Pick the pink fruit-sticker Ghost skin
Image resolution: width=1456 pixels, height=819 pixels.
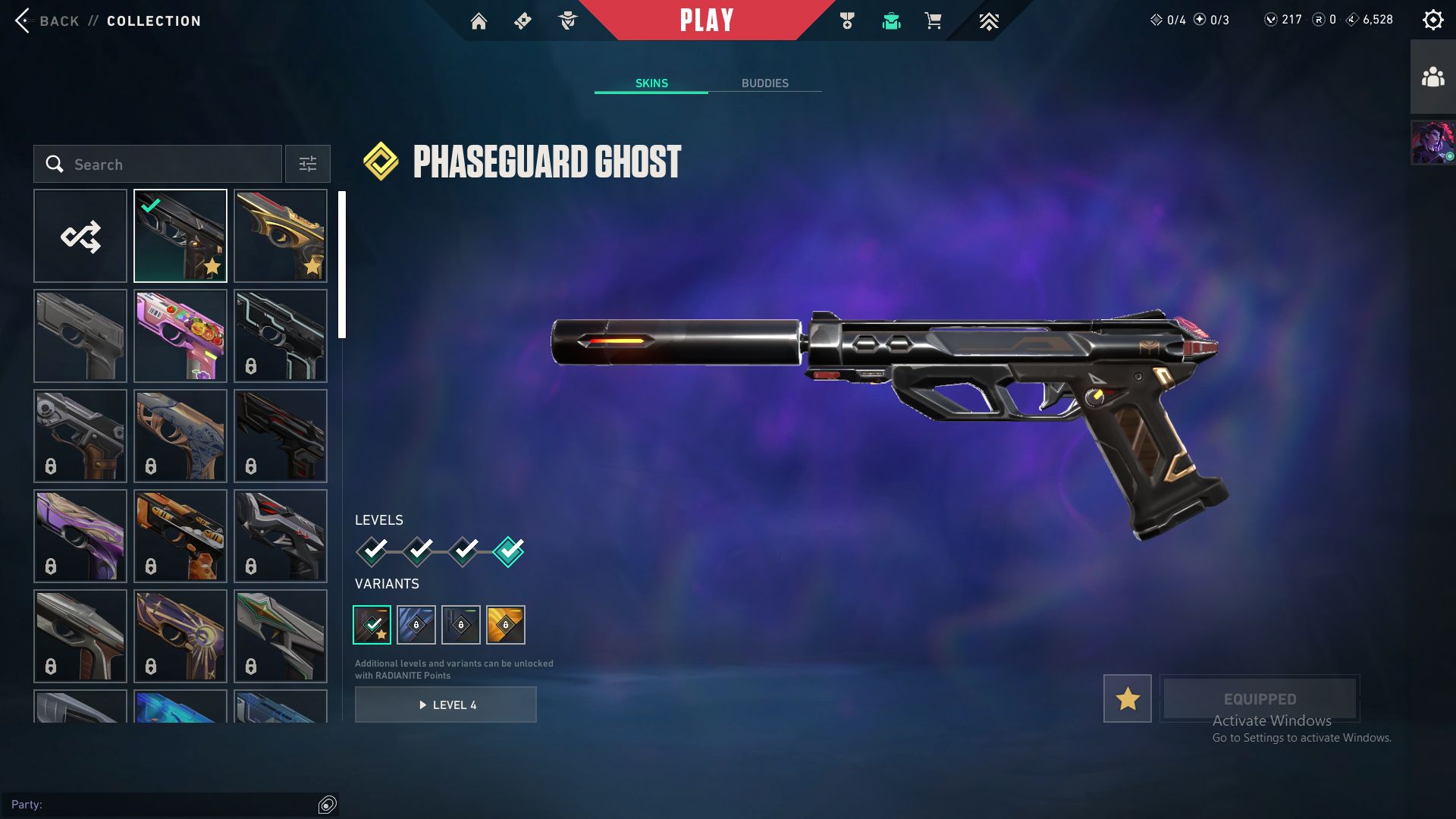pos(180,336)
